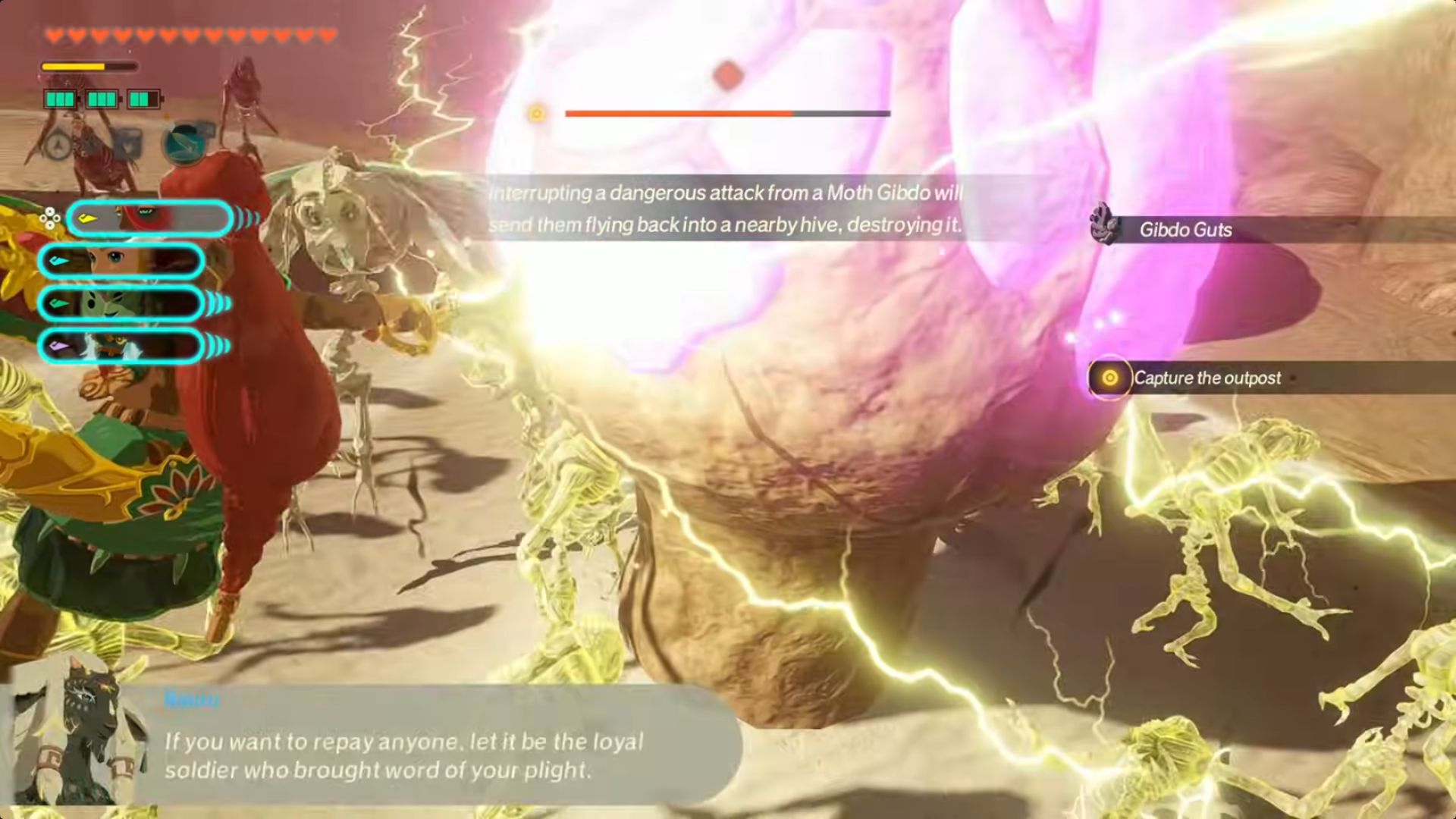Select Riju's yellow Sheikah emblem on her switch bar
1456x819 pixels.
pos(87,219)
